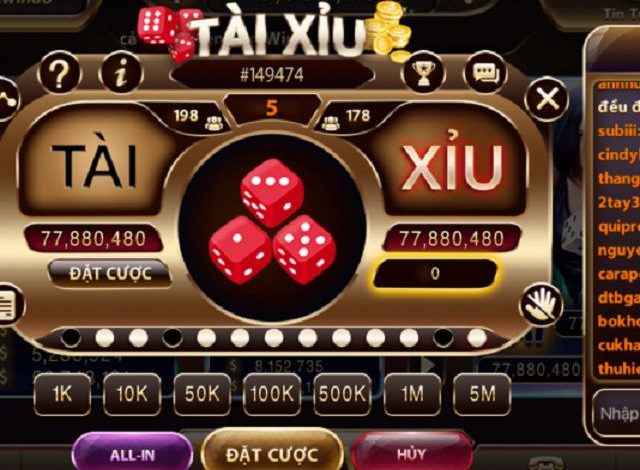Bet on the TÀI side
Viewport: 640px width, 470px height.
click(96, 166)
